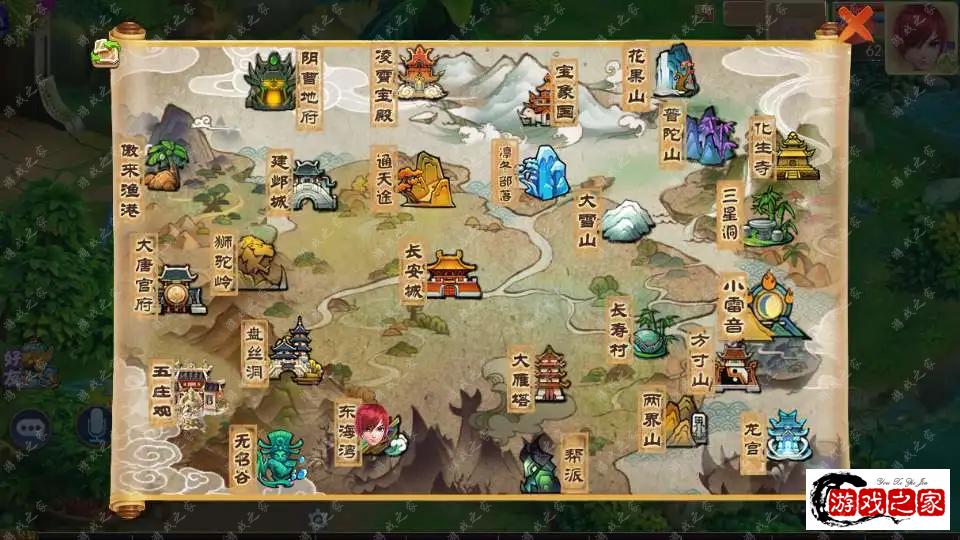Open the 帮派 guild location
The width and height of the screenshot is (960, 540).
point(538,463)
